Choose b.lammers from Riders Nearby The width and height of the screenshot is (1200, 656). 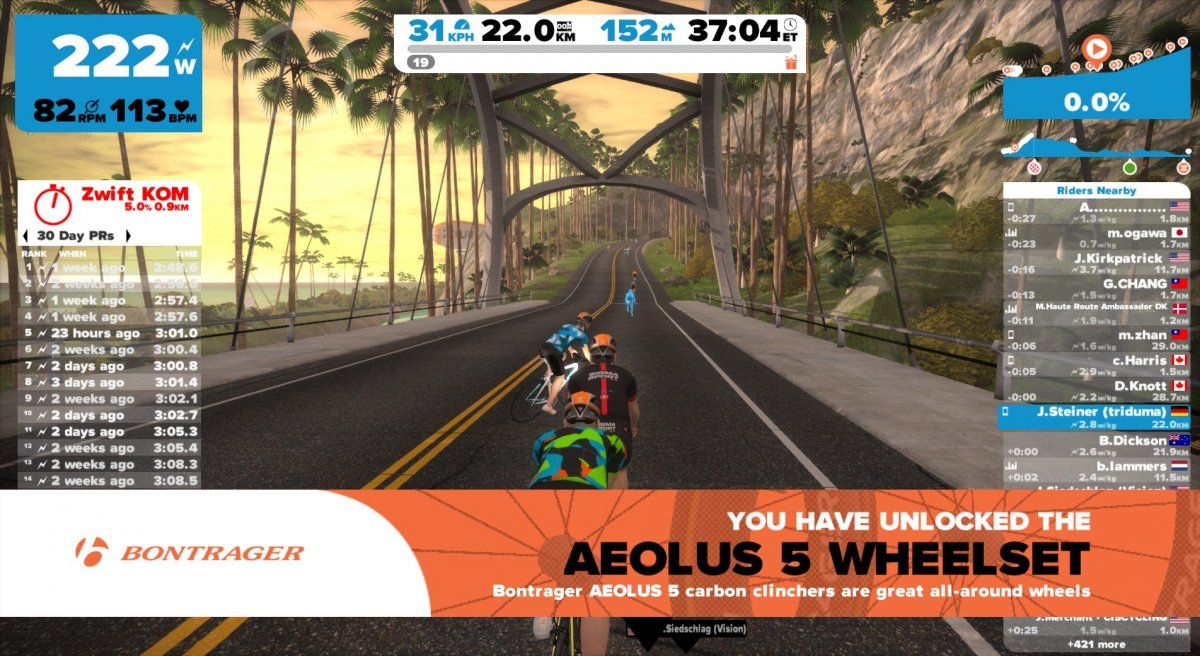pos(1098,472)
